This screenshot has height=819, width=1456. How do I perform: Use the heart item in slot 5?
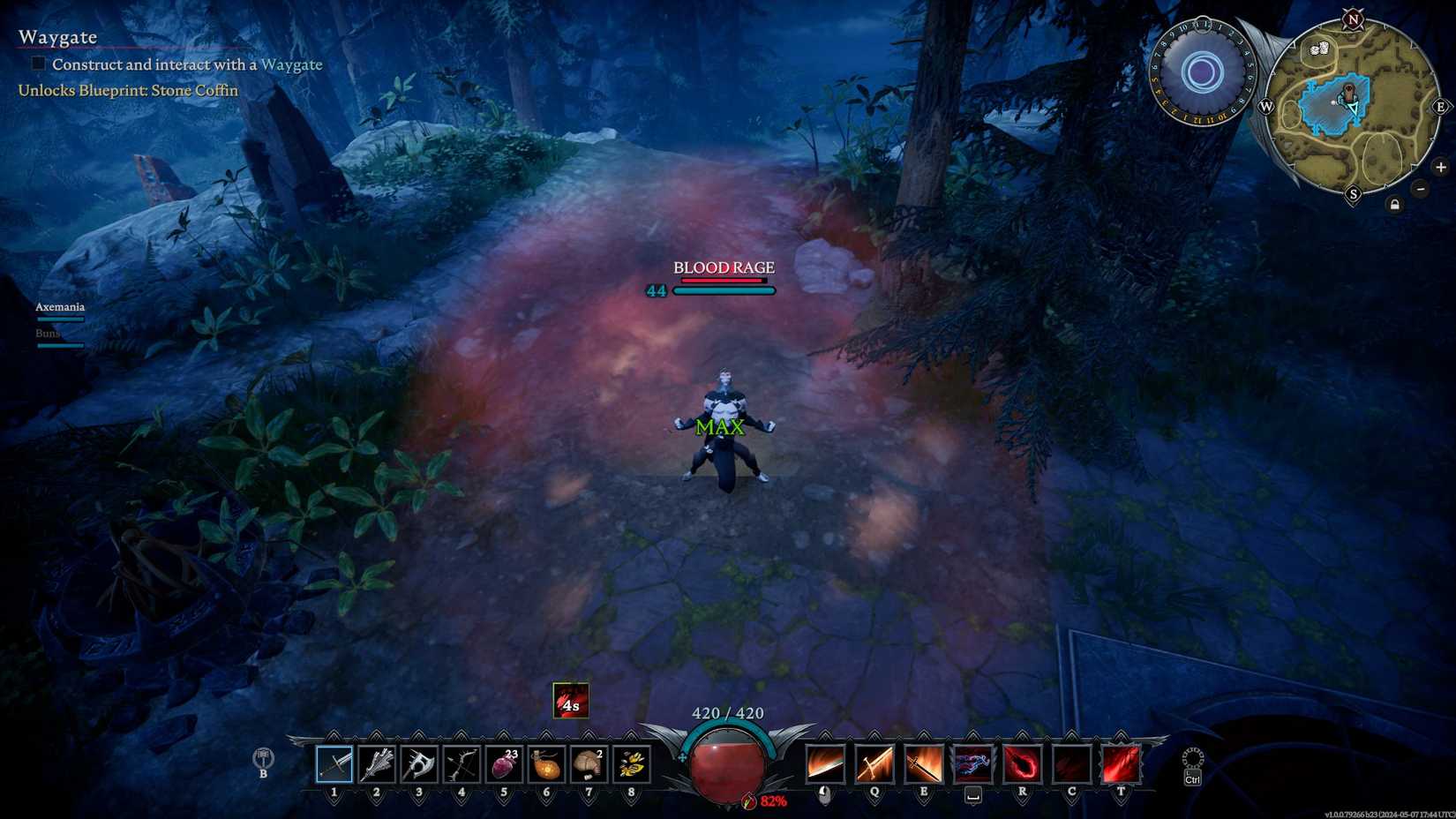503,763
